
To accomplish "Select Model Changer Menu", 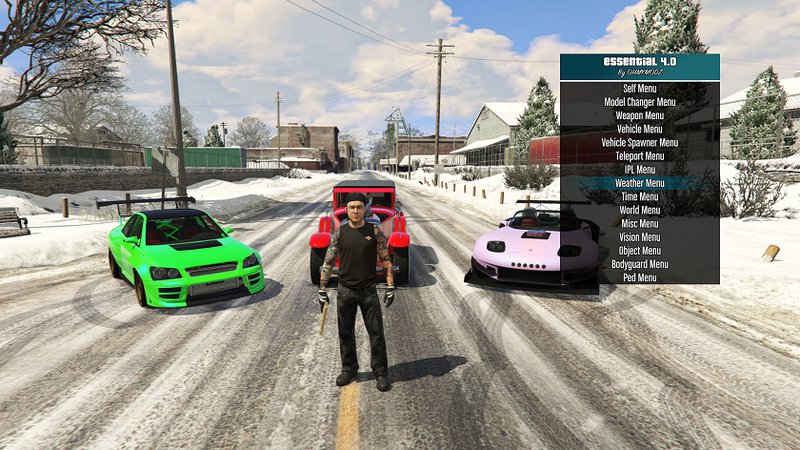I will point(639,102).
